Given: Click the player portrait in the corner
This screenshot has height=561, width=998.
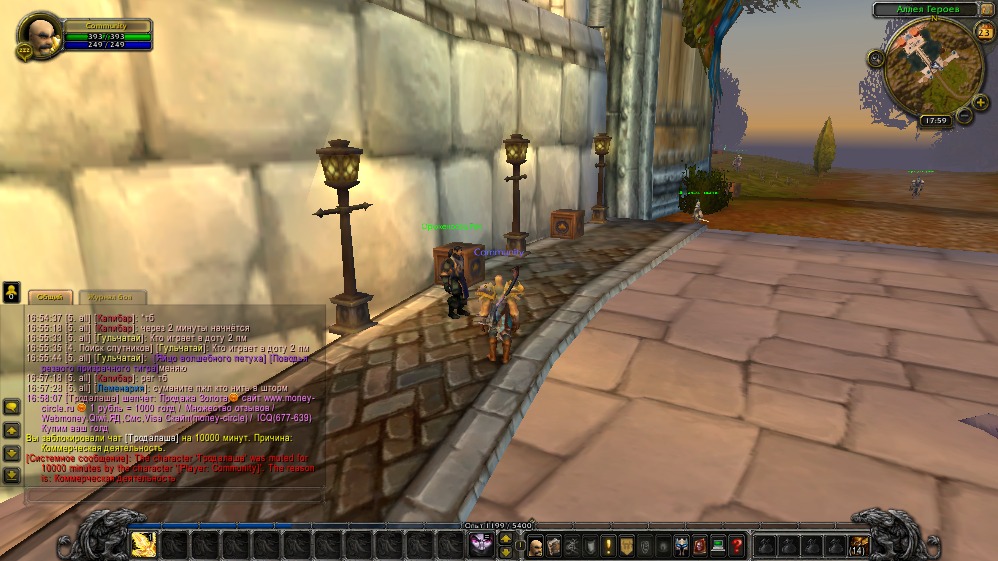Looking at the screenshot, I should [x=40, y=38].
